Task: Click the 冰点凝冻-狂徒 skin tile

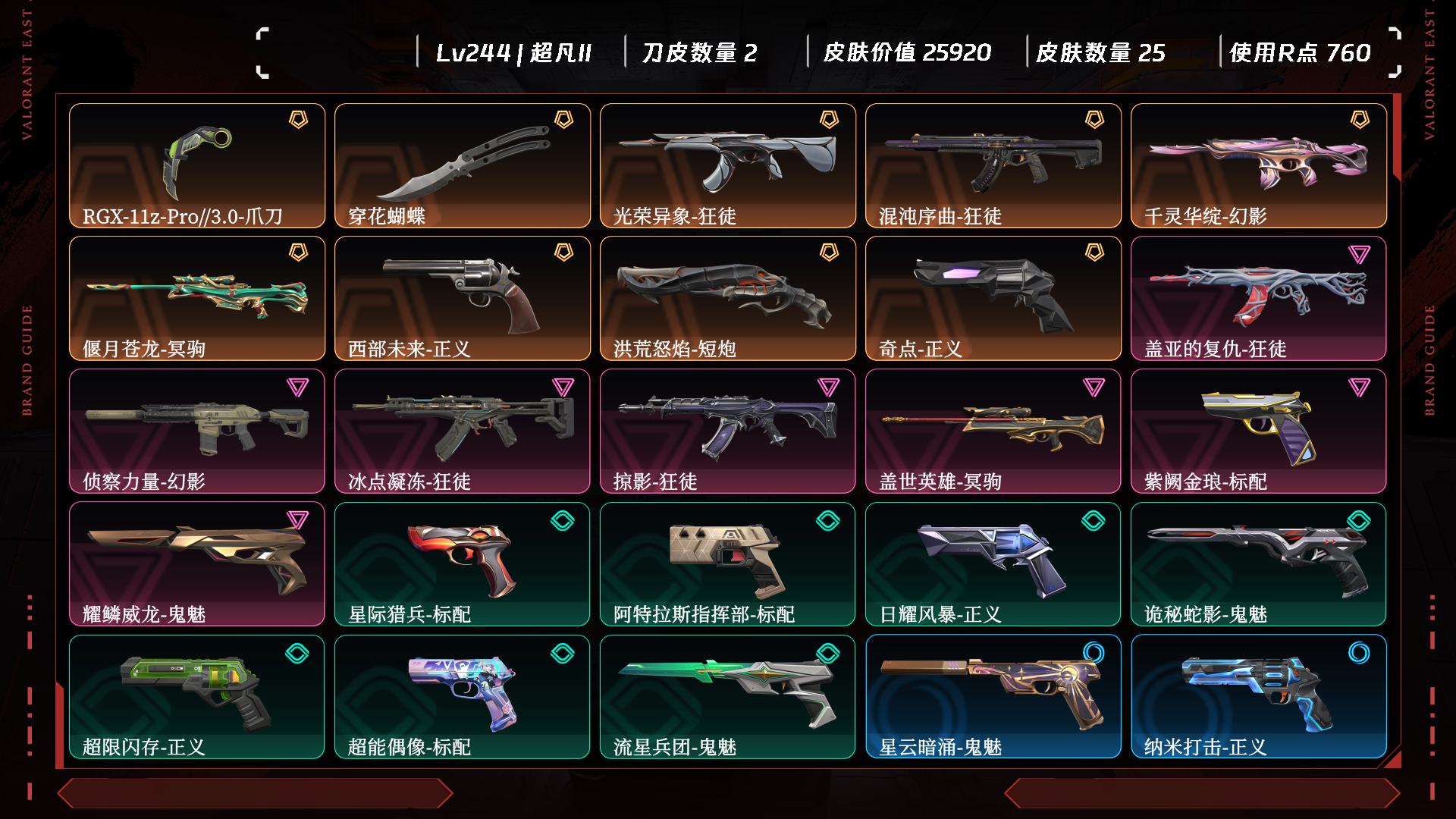Action: (463, 431)
